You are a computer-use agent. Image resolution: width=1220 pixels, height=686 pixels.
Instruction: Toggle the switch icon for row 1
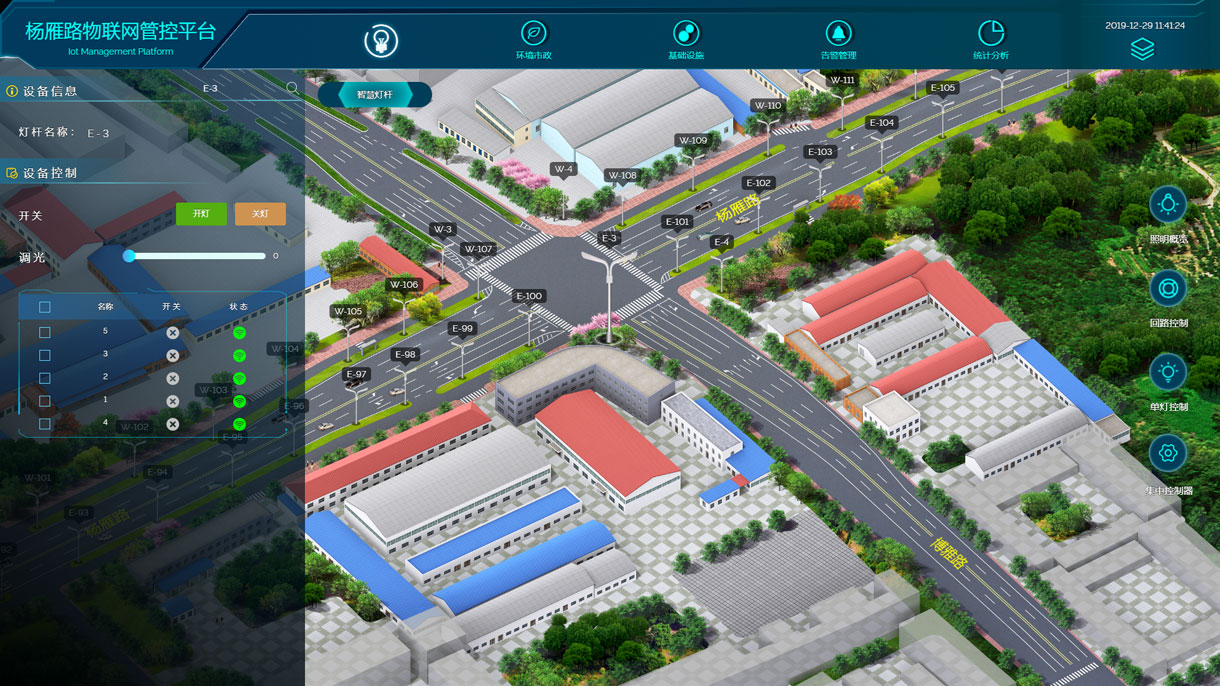pos(172,401)
